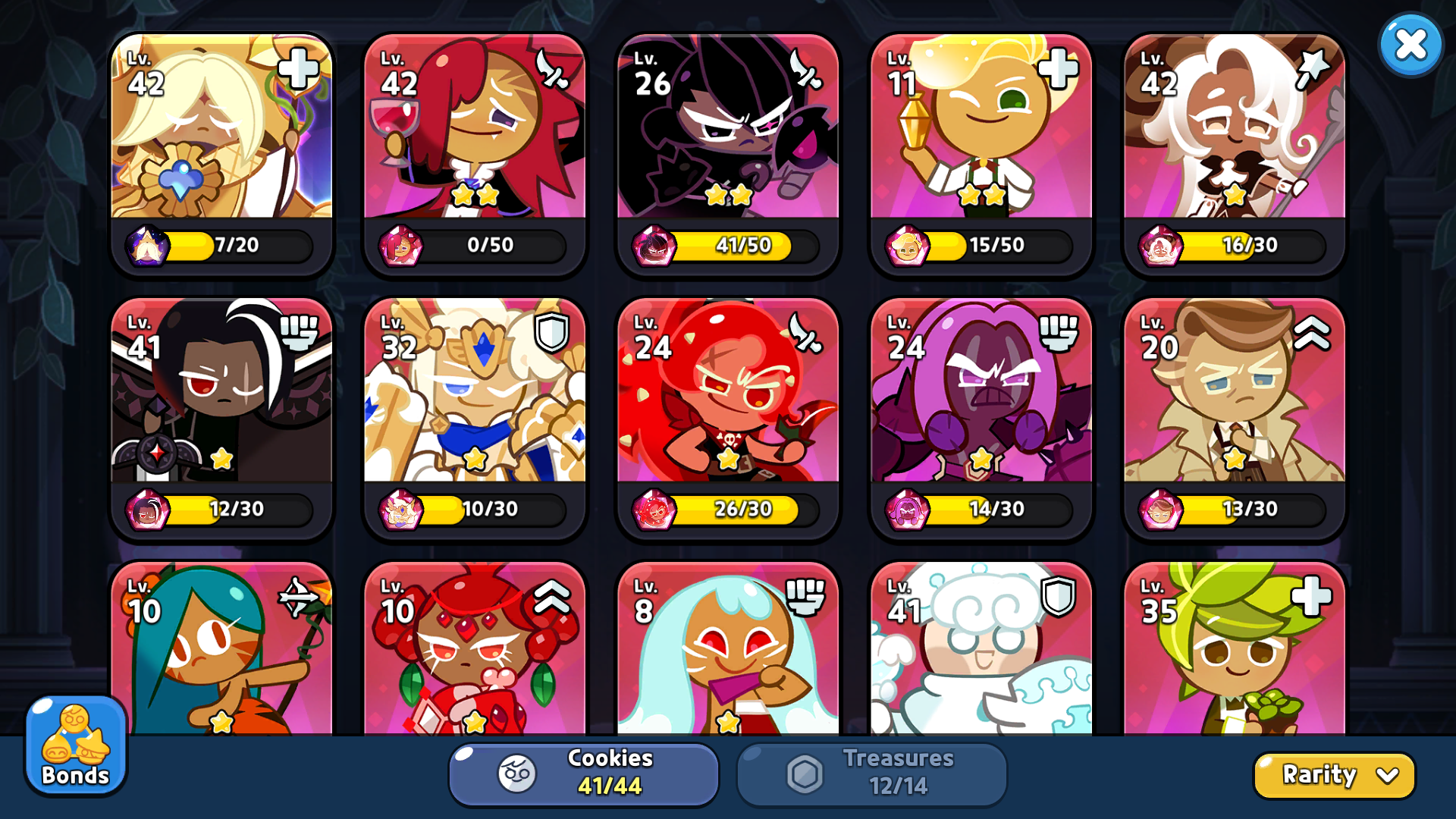The image size is (1456, 819).
Task: Click the fist charge icon on Lv.41 winged cookie
Action: (x=300, y=332)
